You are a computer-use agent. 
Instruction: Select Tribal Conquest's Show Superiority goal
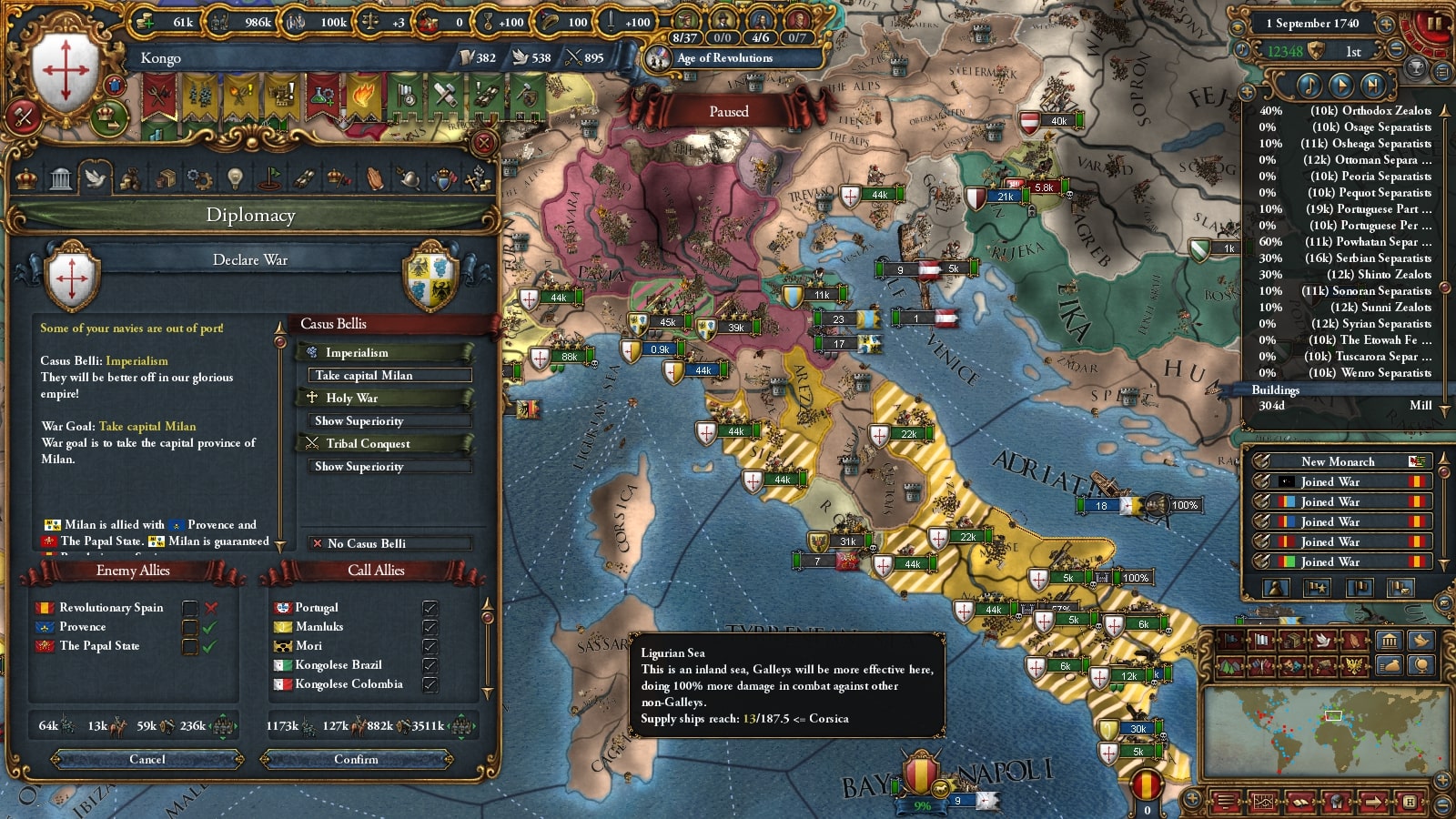[x=389, y=466]
